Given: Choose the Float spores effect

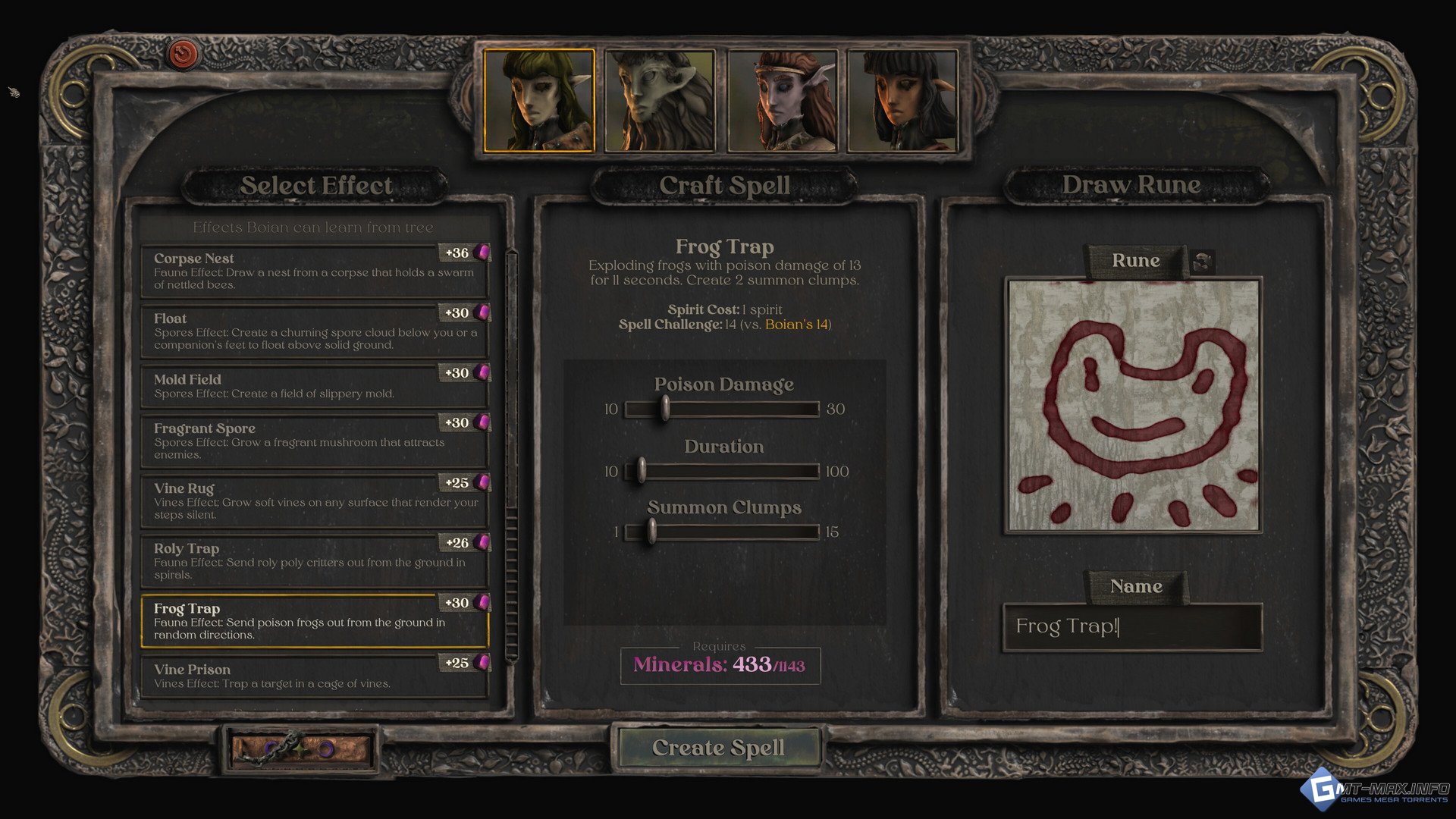Looking at the screenshot, I should coord(314,331).
